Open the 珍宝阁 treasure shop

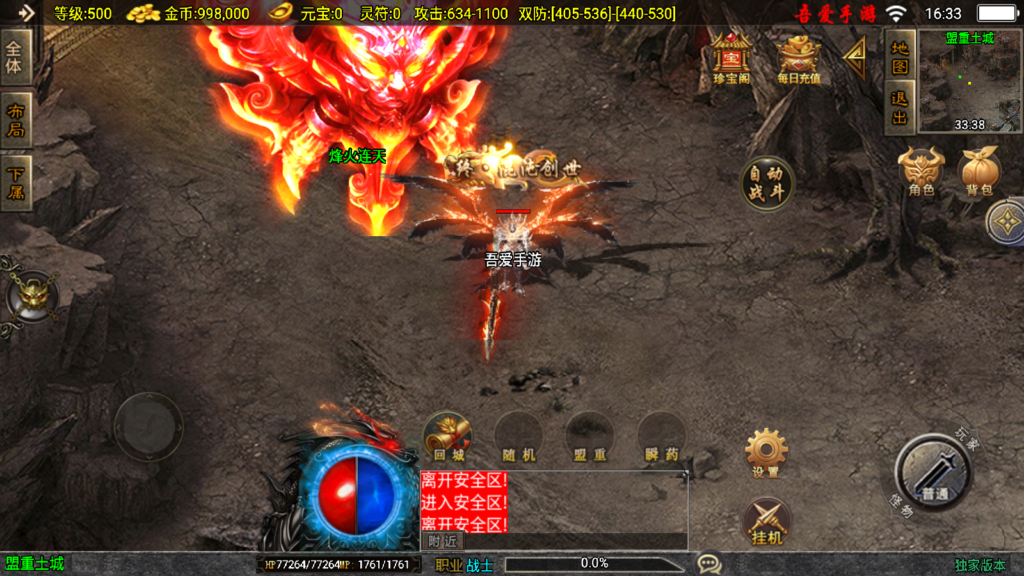pyautogui.click(x=732, y=59)
